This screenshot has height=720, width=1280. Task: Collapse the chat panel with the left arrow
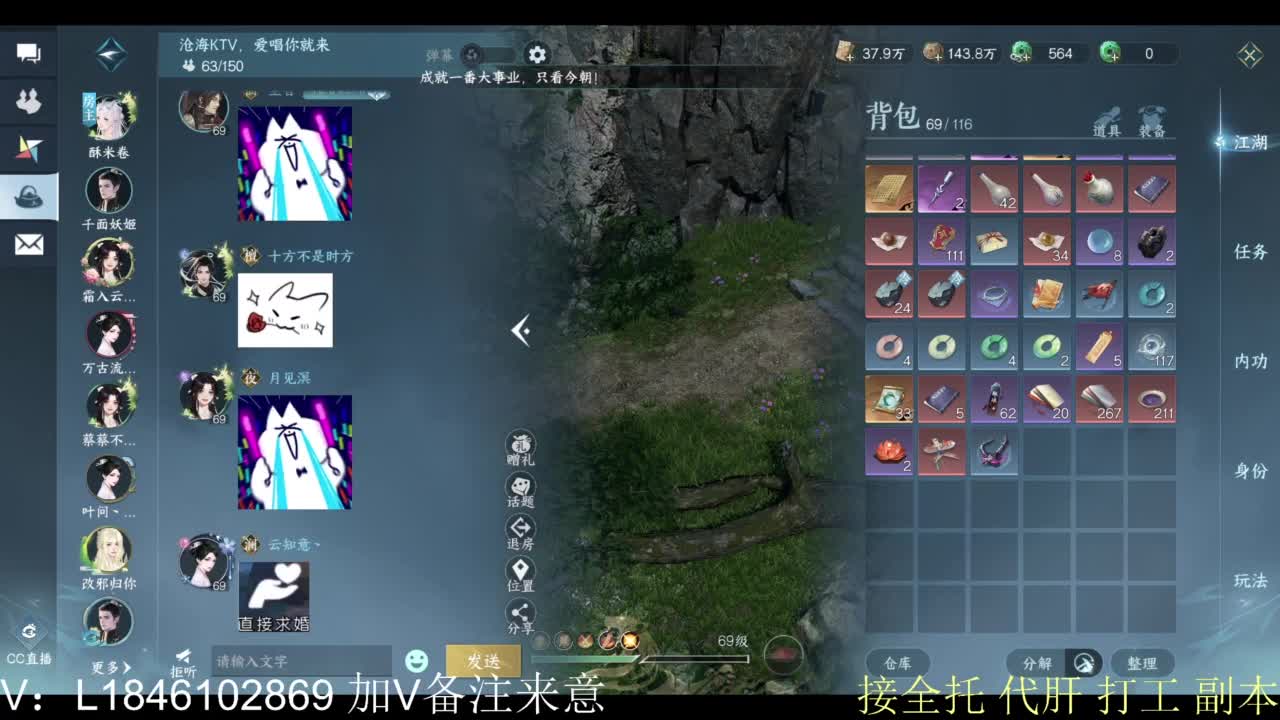pyautogui.click(x=520, y=330)
